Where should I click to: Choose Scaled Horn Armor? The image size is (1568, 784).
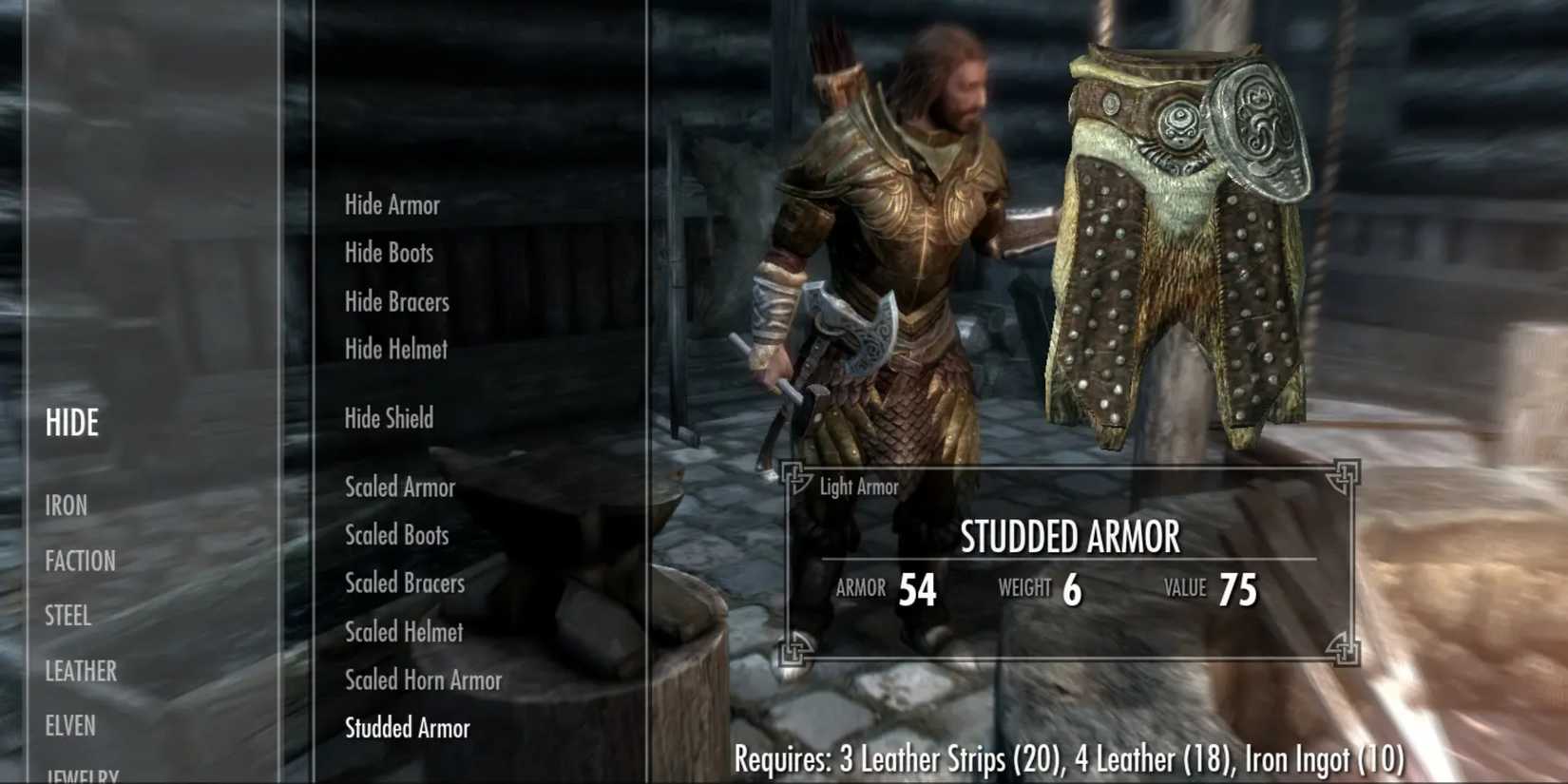(x=422, y=680)
